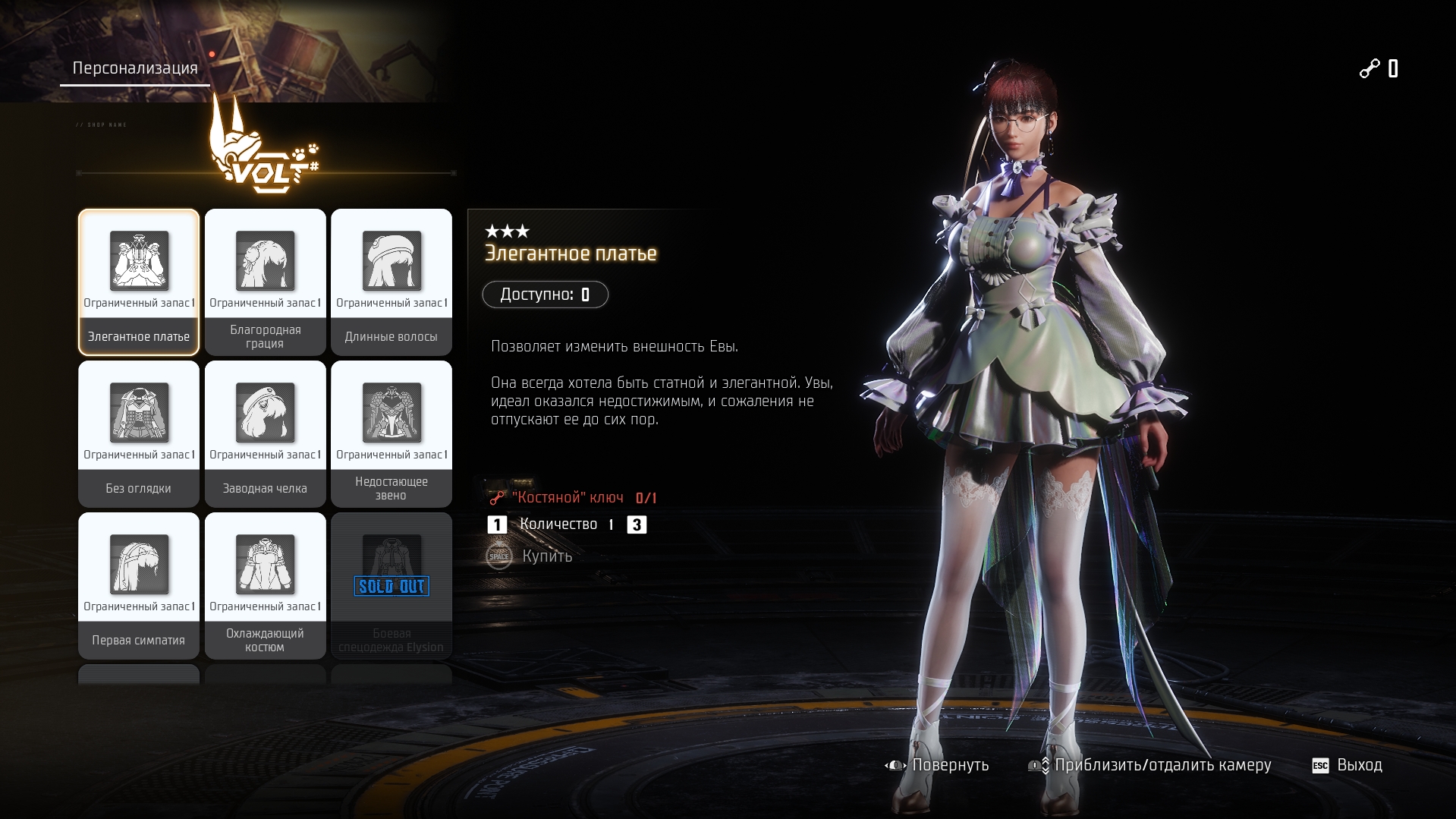Open the Недостающее звено outfit tile

pos(392,433)
